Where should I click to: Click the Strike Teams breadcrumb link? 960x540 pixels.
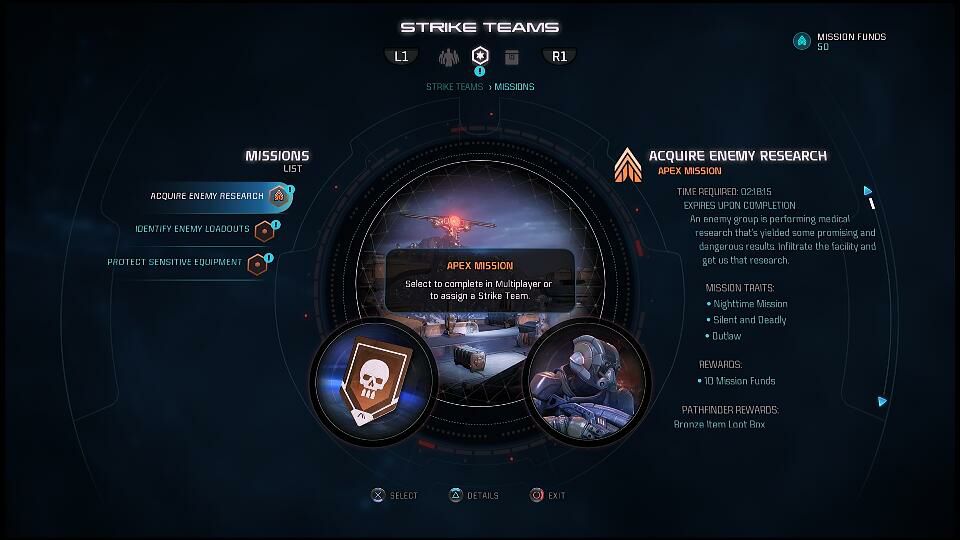454,87
